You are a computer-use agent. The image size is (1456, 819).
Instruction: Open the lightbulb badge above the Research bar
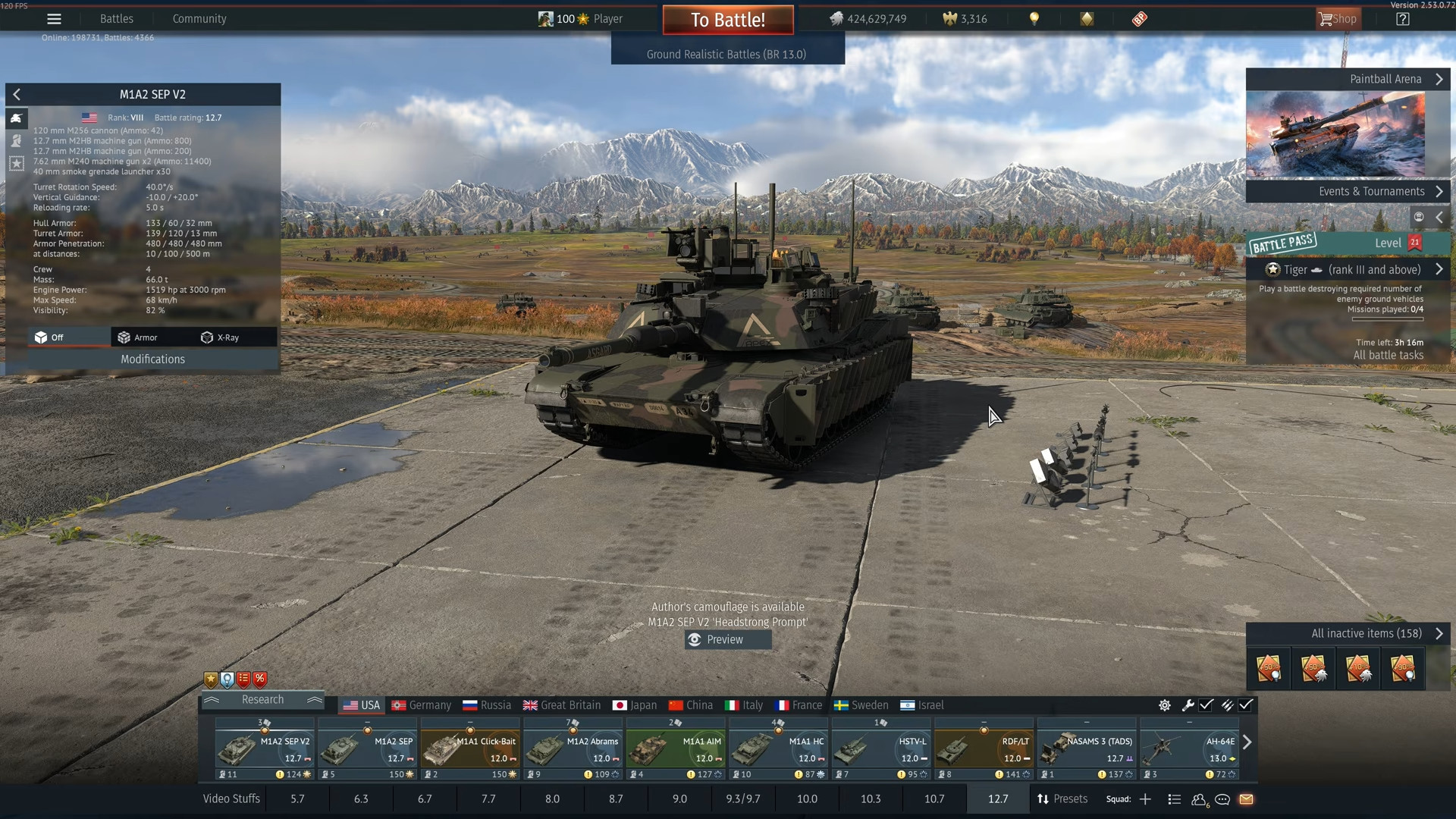227,679
